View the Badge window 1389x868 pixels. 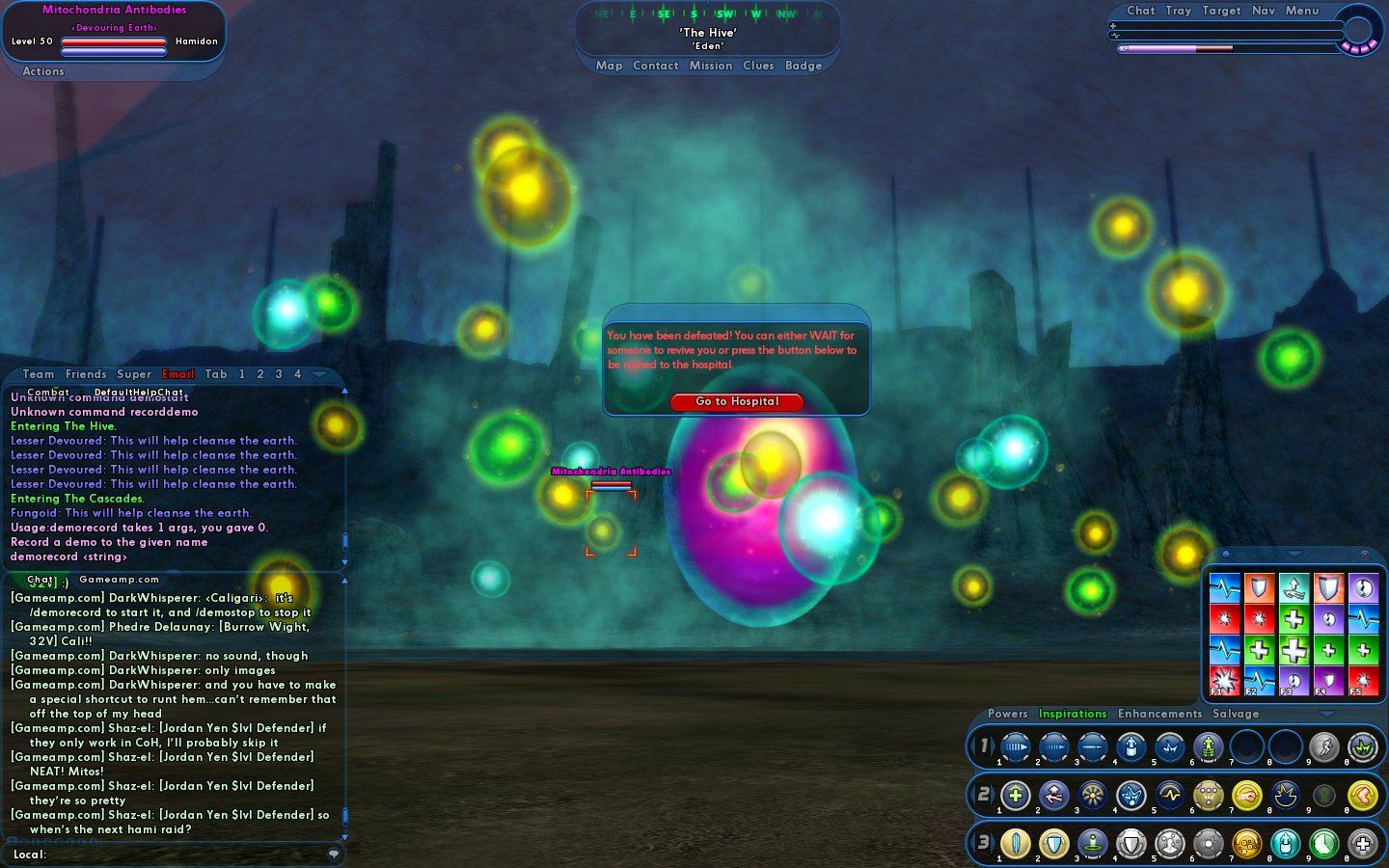803,66
